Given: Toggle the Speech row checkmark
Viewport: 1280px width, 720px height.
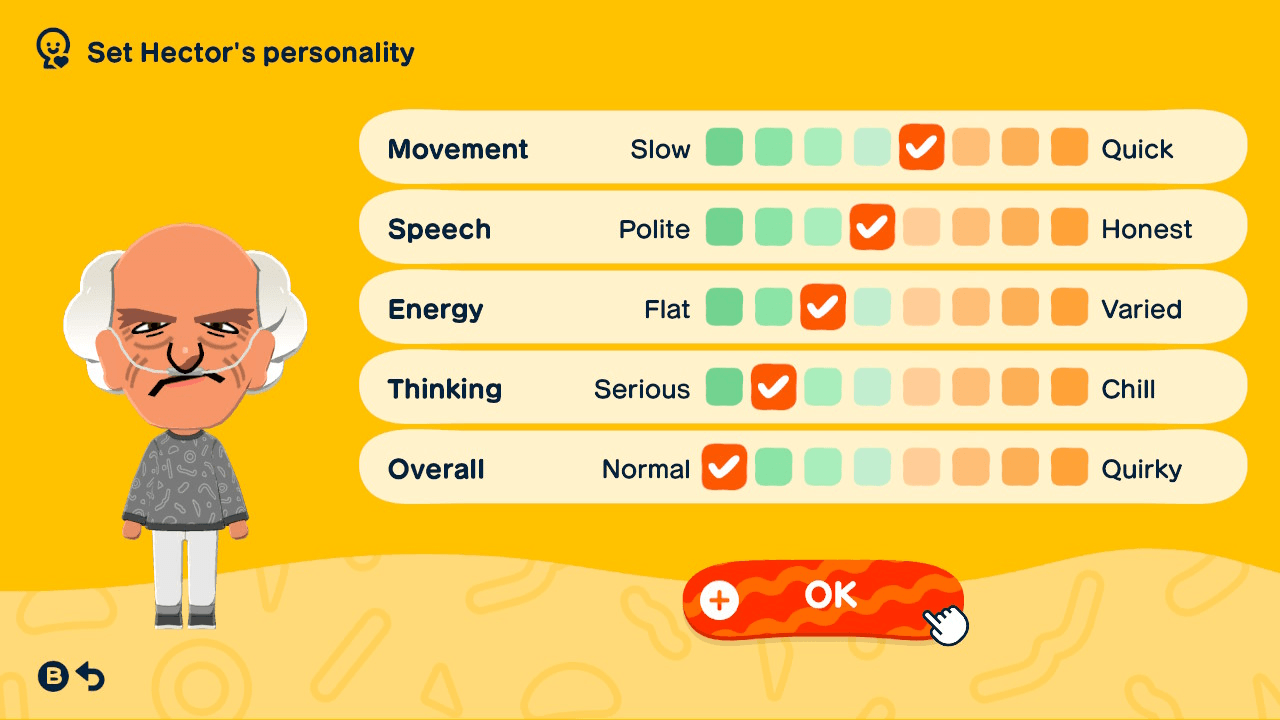Looking at the screenshot, I should [872, 227].
